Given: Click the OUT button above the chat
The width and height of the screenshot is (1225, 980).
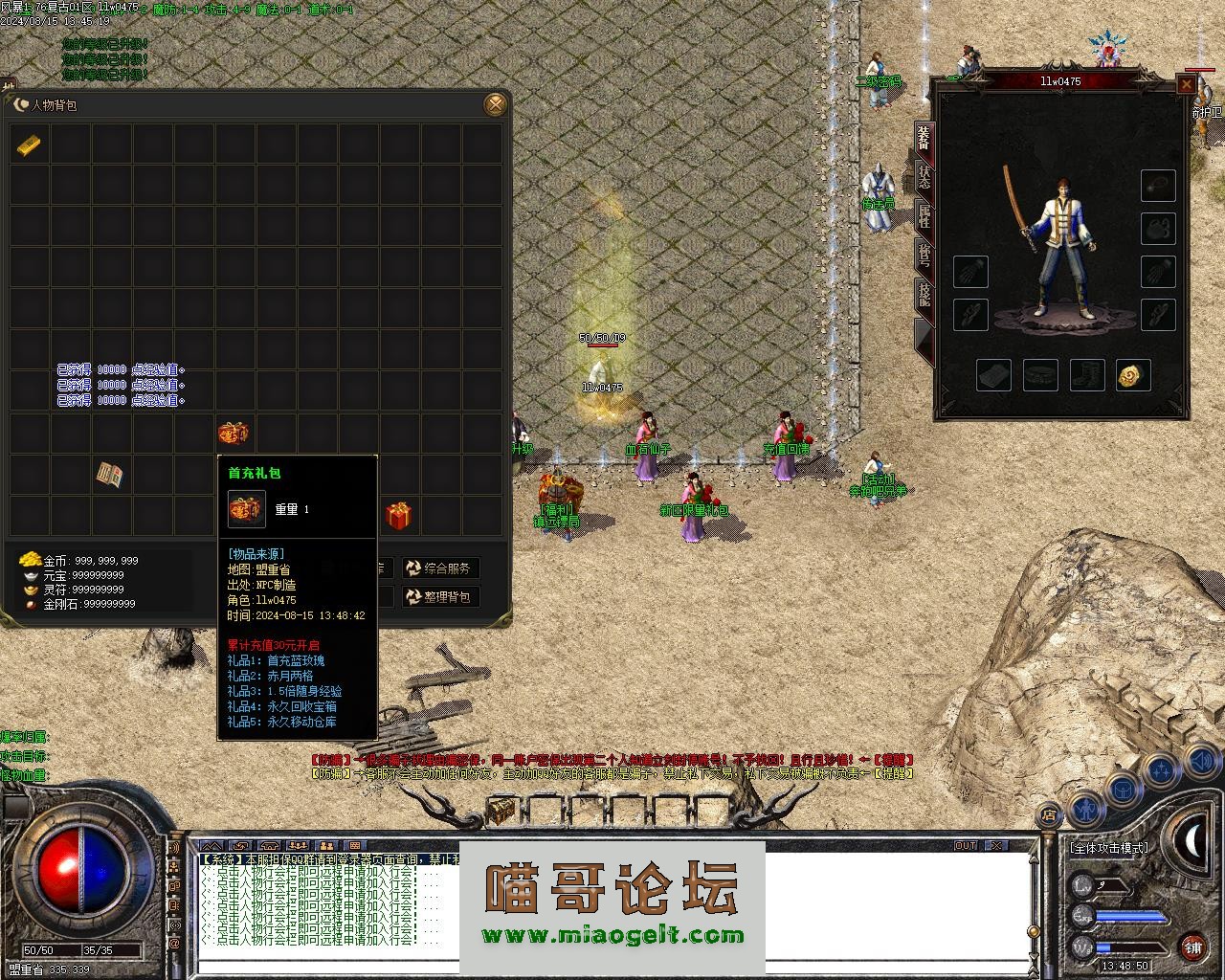Looking at the screenshot, I should (x=966, y=846).
